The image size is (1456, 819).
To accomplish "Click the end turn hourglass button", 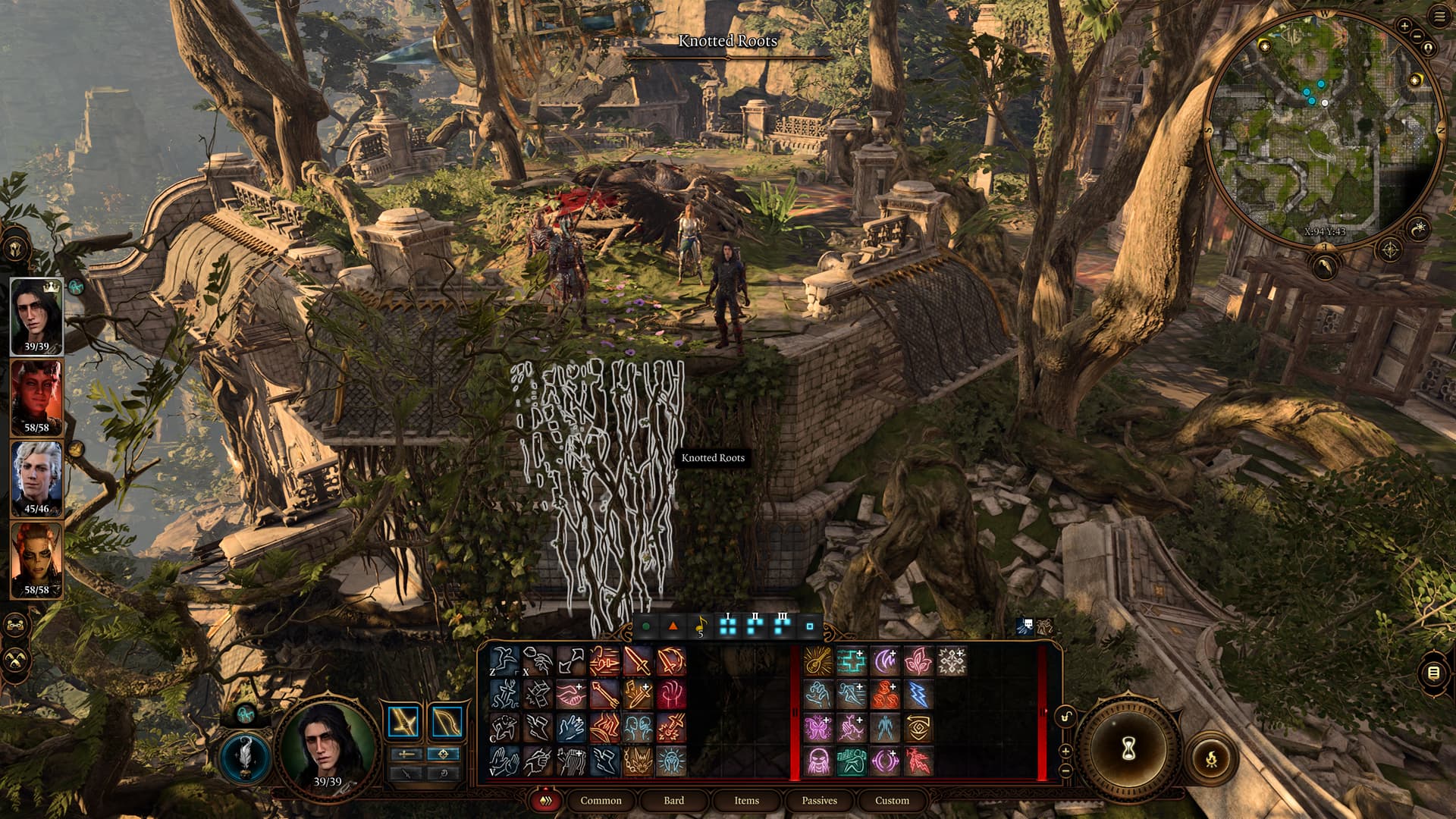I will click(x=1128, y=749).
